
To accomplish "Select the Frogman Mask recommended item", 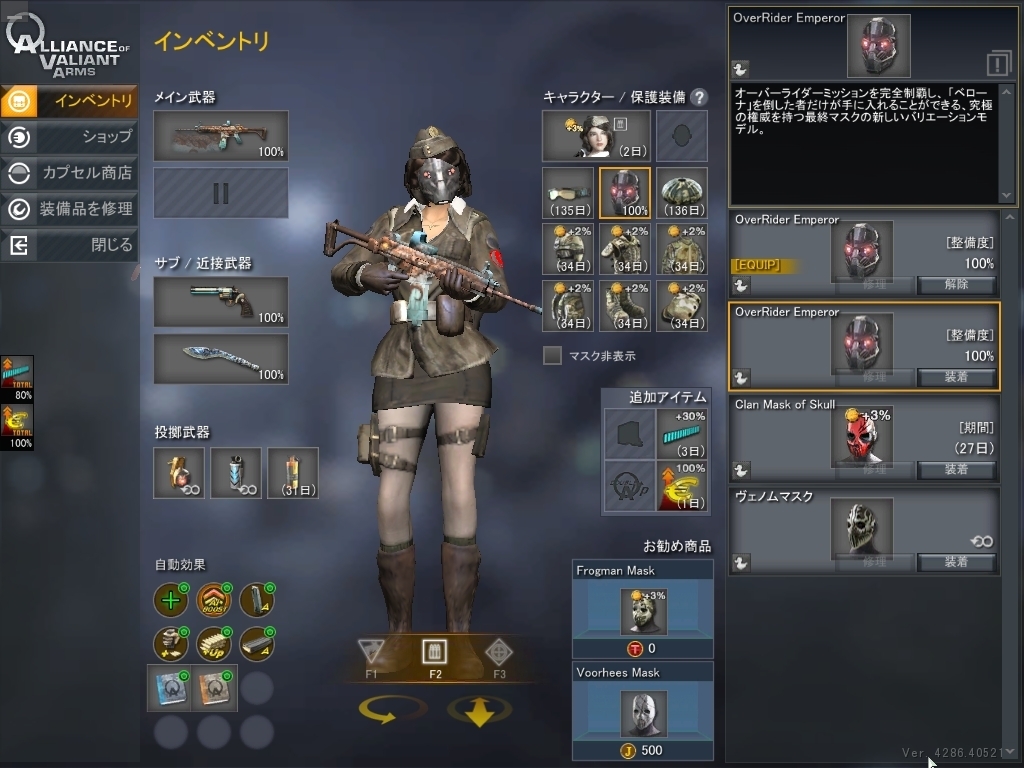I will pos(642,609).
